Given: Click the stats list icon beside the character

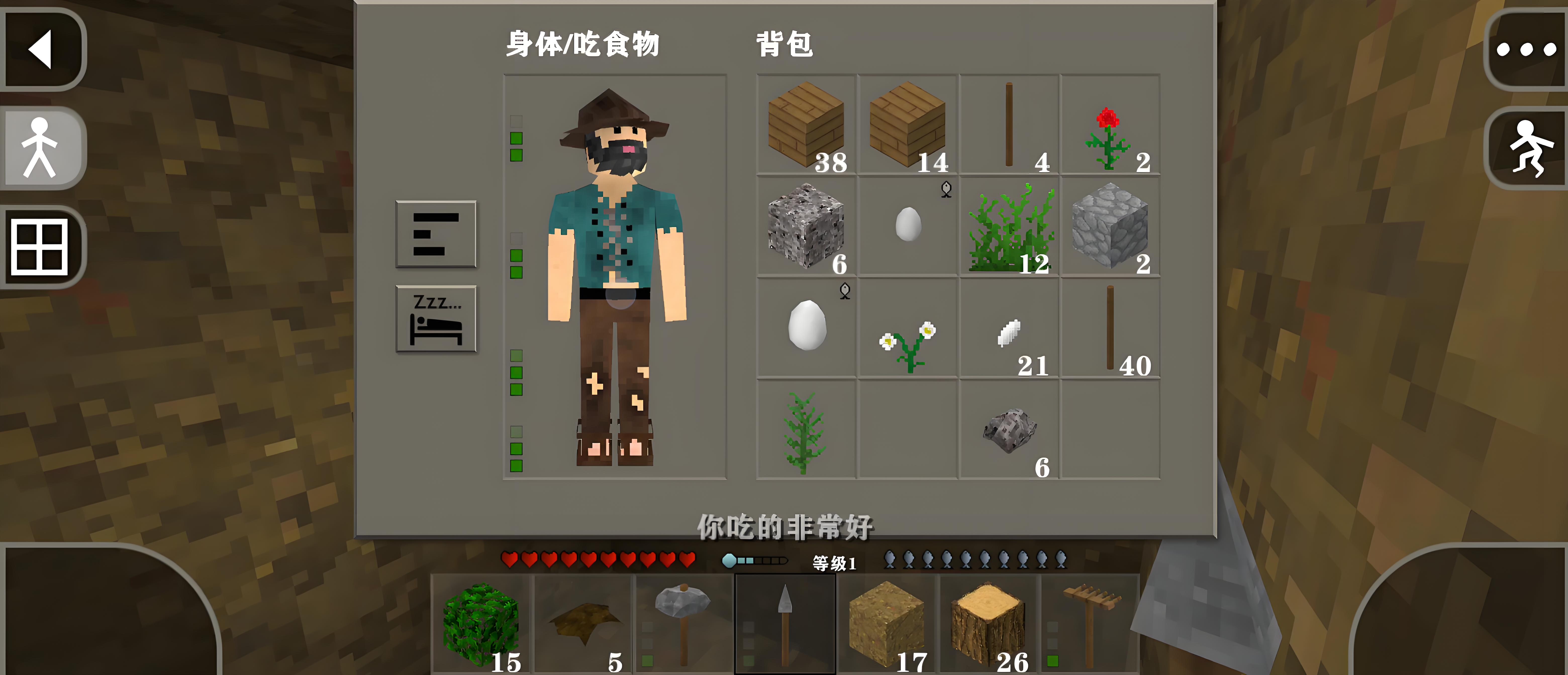Looking at the screenshot, I should point(435,234).
